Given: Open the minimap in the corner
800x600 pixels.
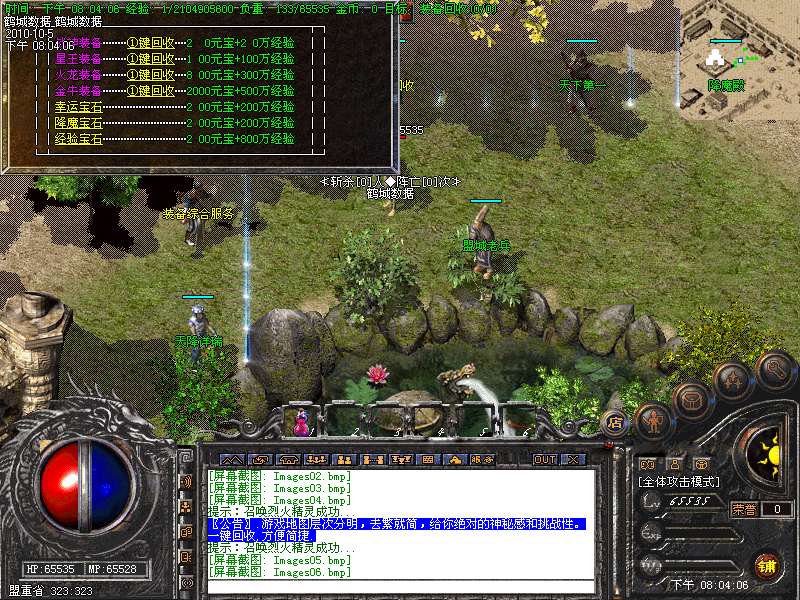Looking at the screenshot, I should click(740, 60).
